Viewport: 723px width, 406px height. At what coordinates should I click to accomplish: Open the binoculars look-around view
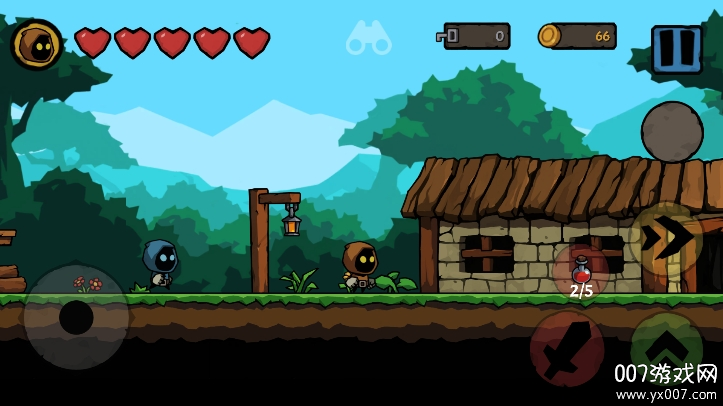pos(368,39)
